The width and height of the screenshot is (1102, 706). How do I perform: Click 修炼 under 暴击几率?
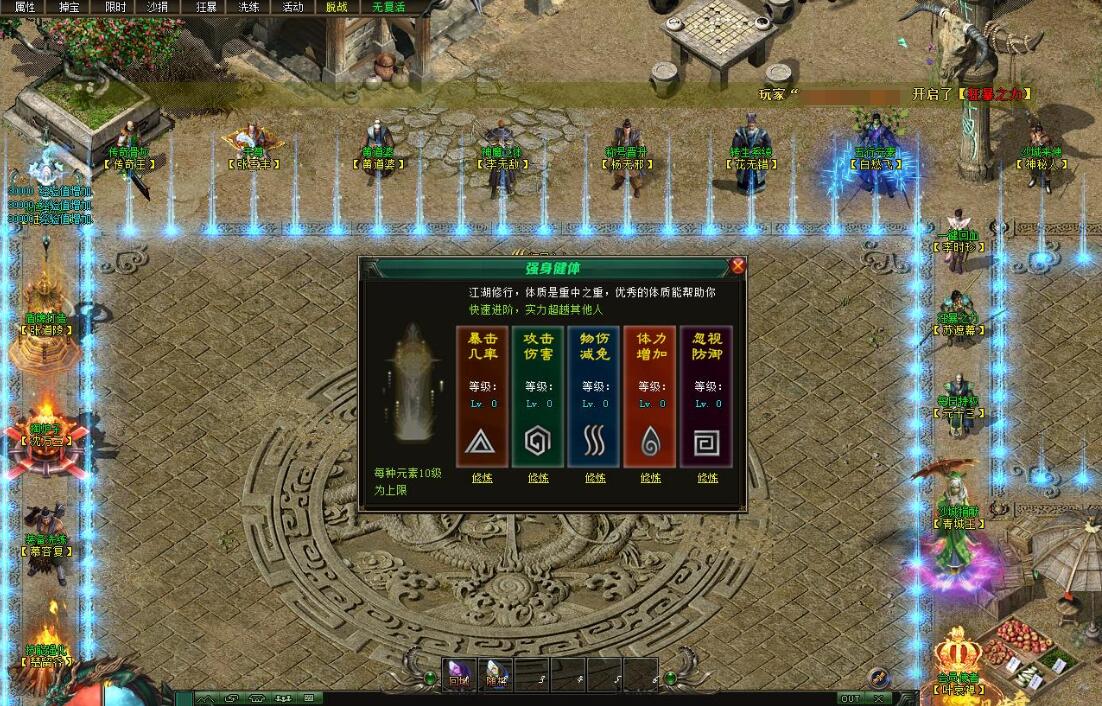coord(482,478)
